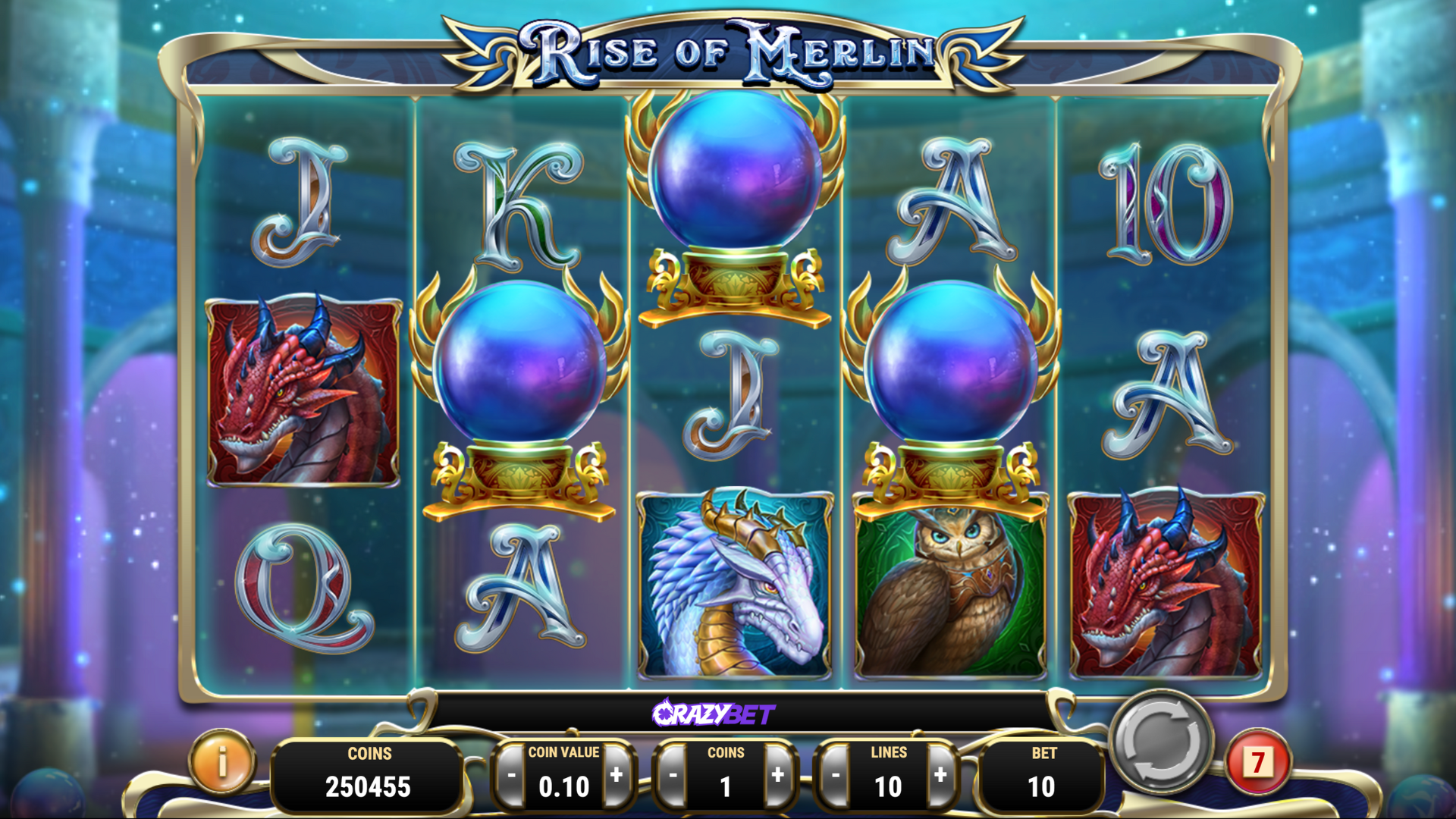Increase the number of coins
Screen dimensions: 1456x819
pyautogui.click(x=778, y=775)
